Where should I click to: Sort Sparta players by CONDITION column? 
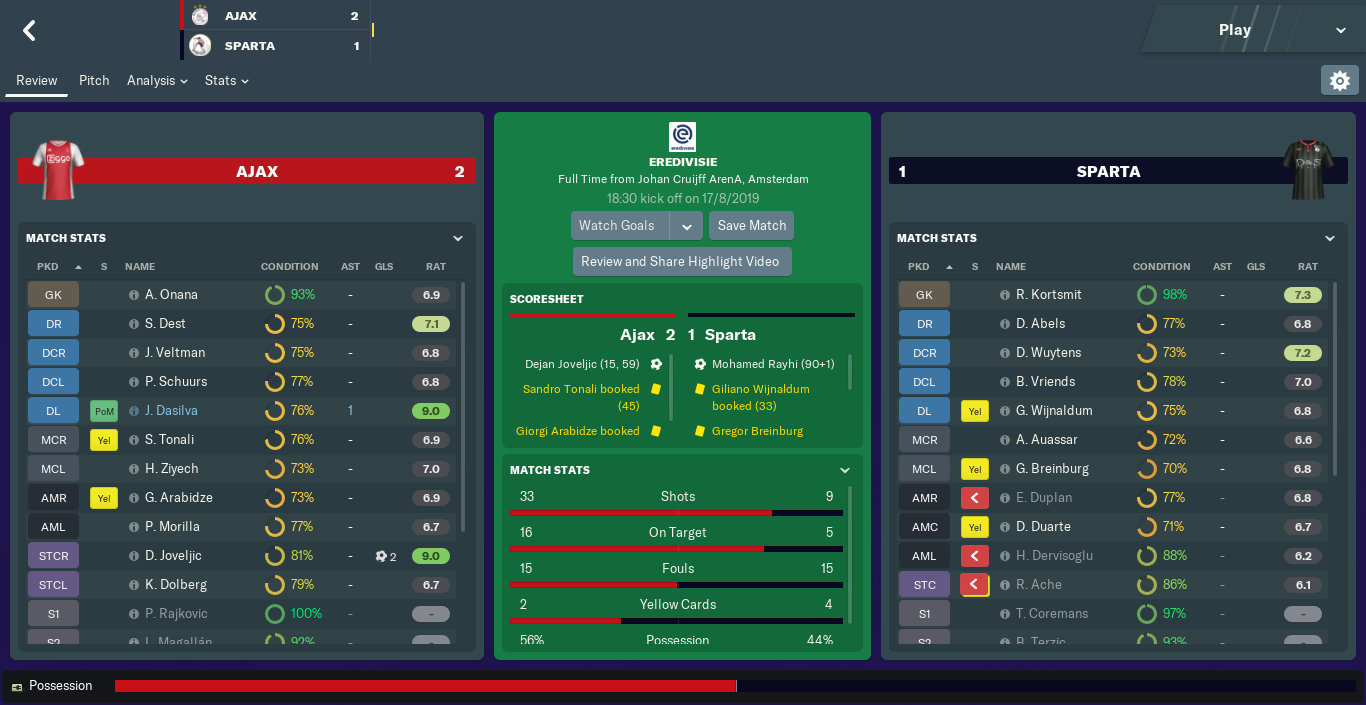[x=1161, y=267]
